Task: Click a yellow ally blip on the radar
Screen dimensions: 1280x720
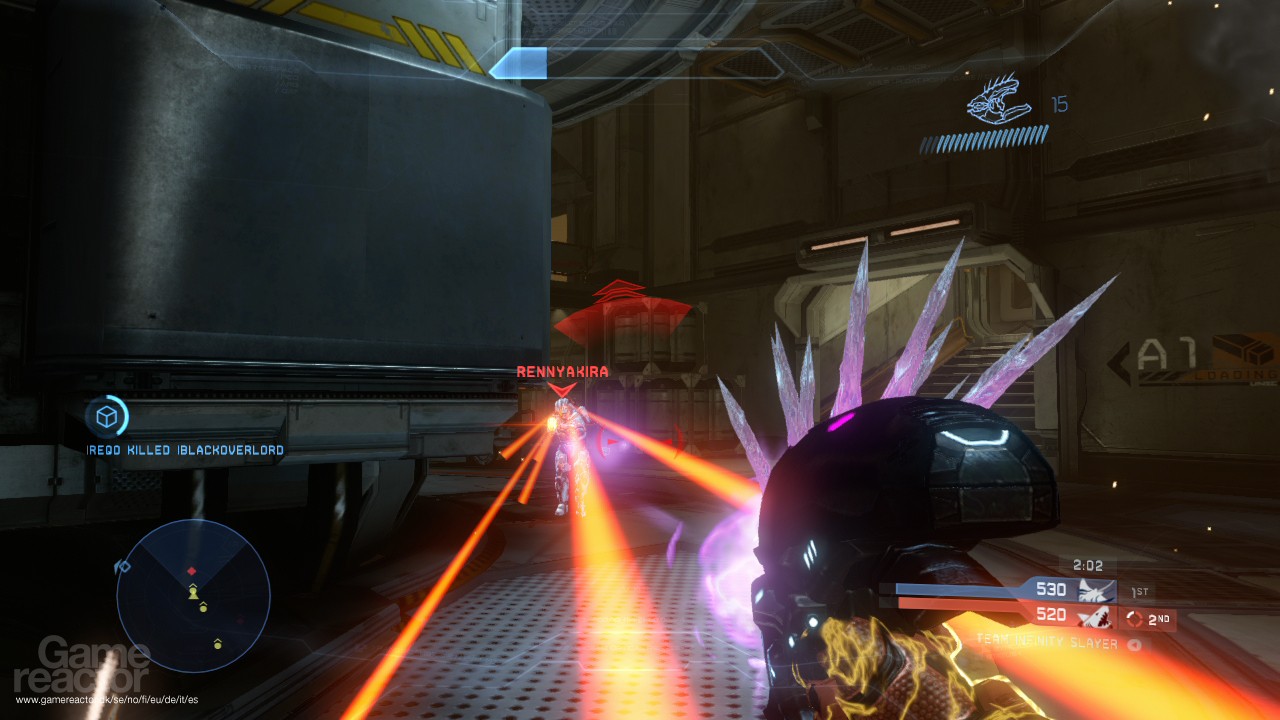Action: (193, 592)
